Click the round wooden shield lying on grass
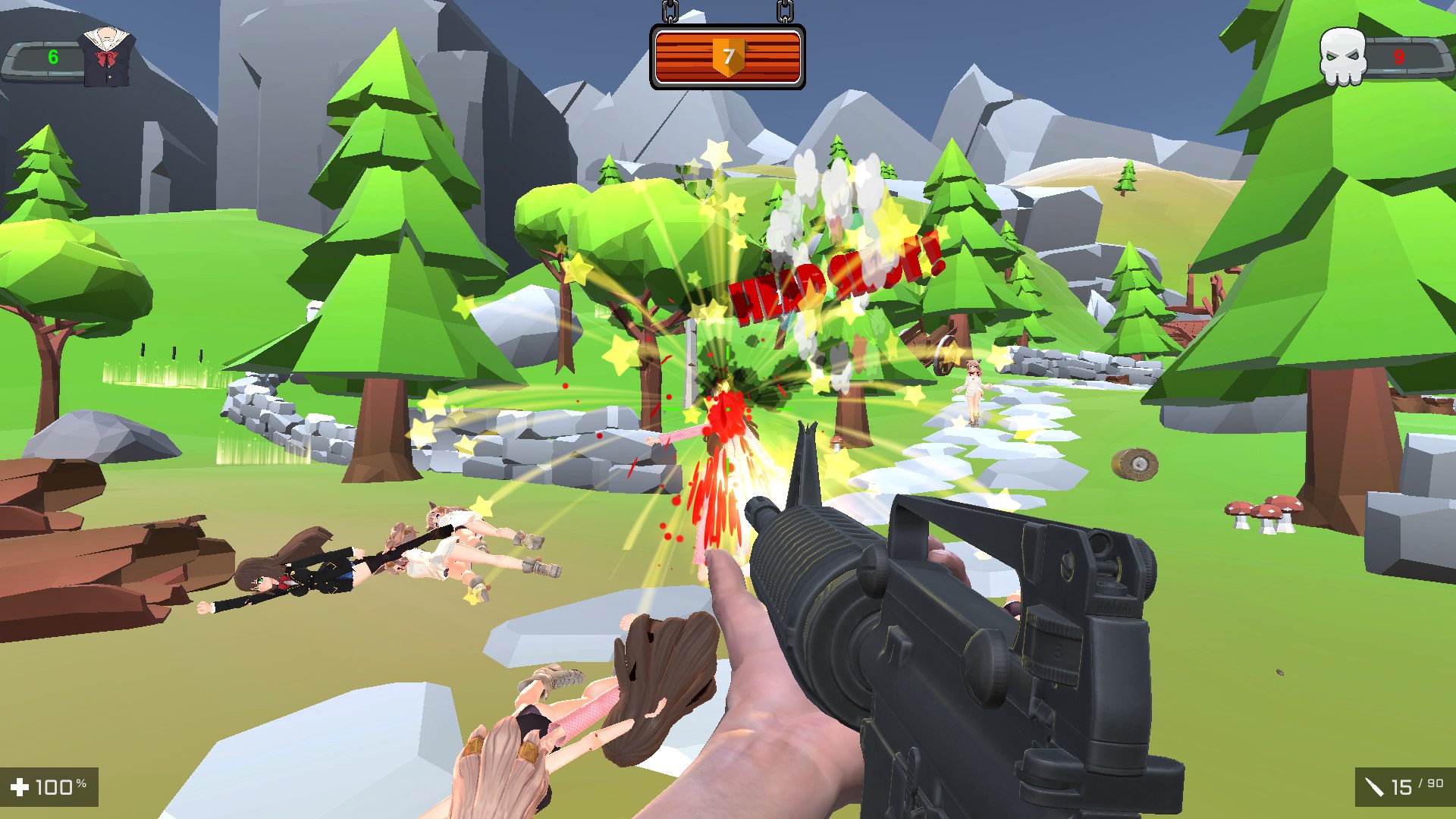1456x819 pixels. (1135, 463)
